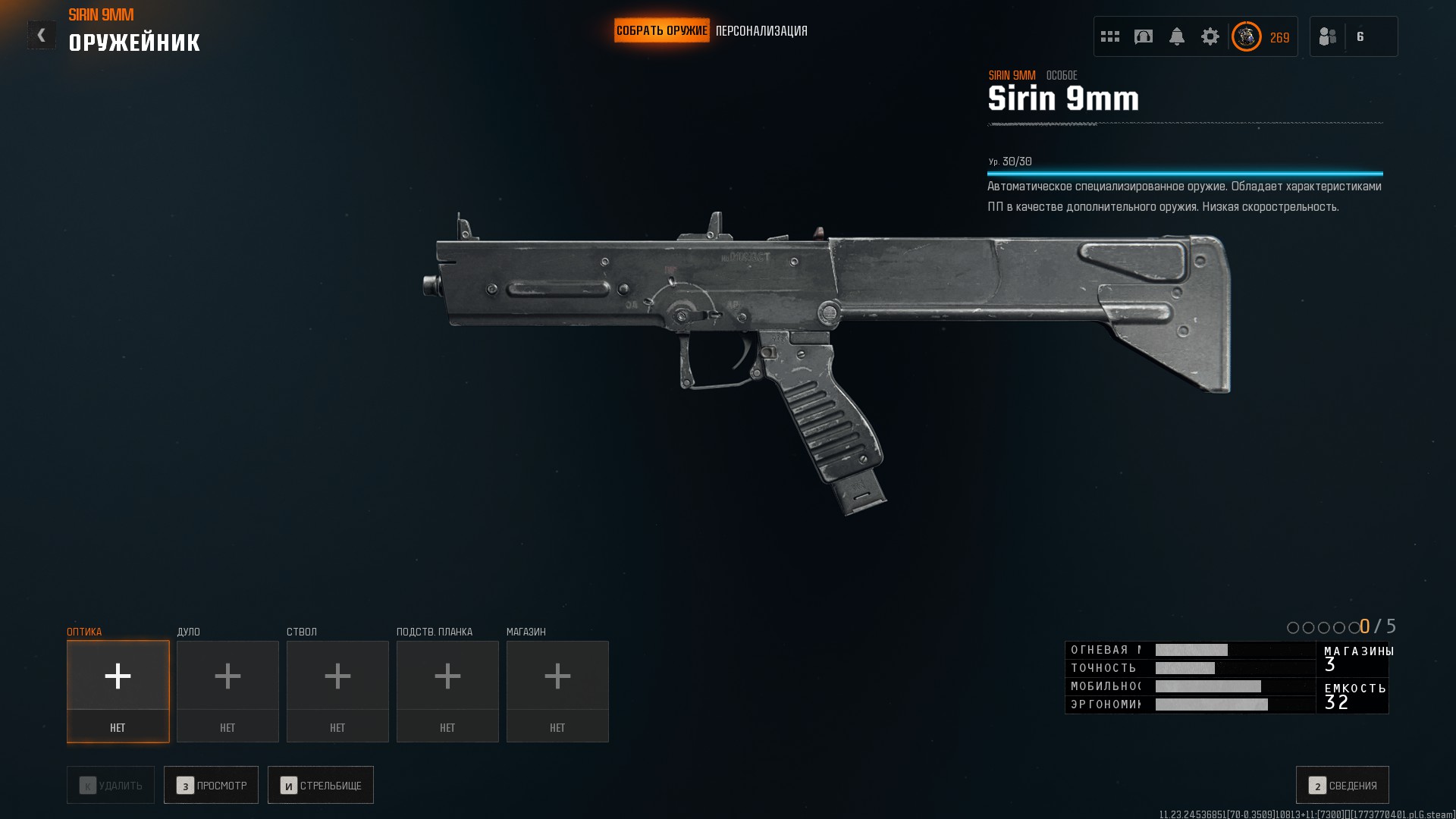
Task: Open the friends and party panel
Action: pyautogui.click(x=1353, y=36)
